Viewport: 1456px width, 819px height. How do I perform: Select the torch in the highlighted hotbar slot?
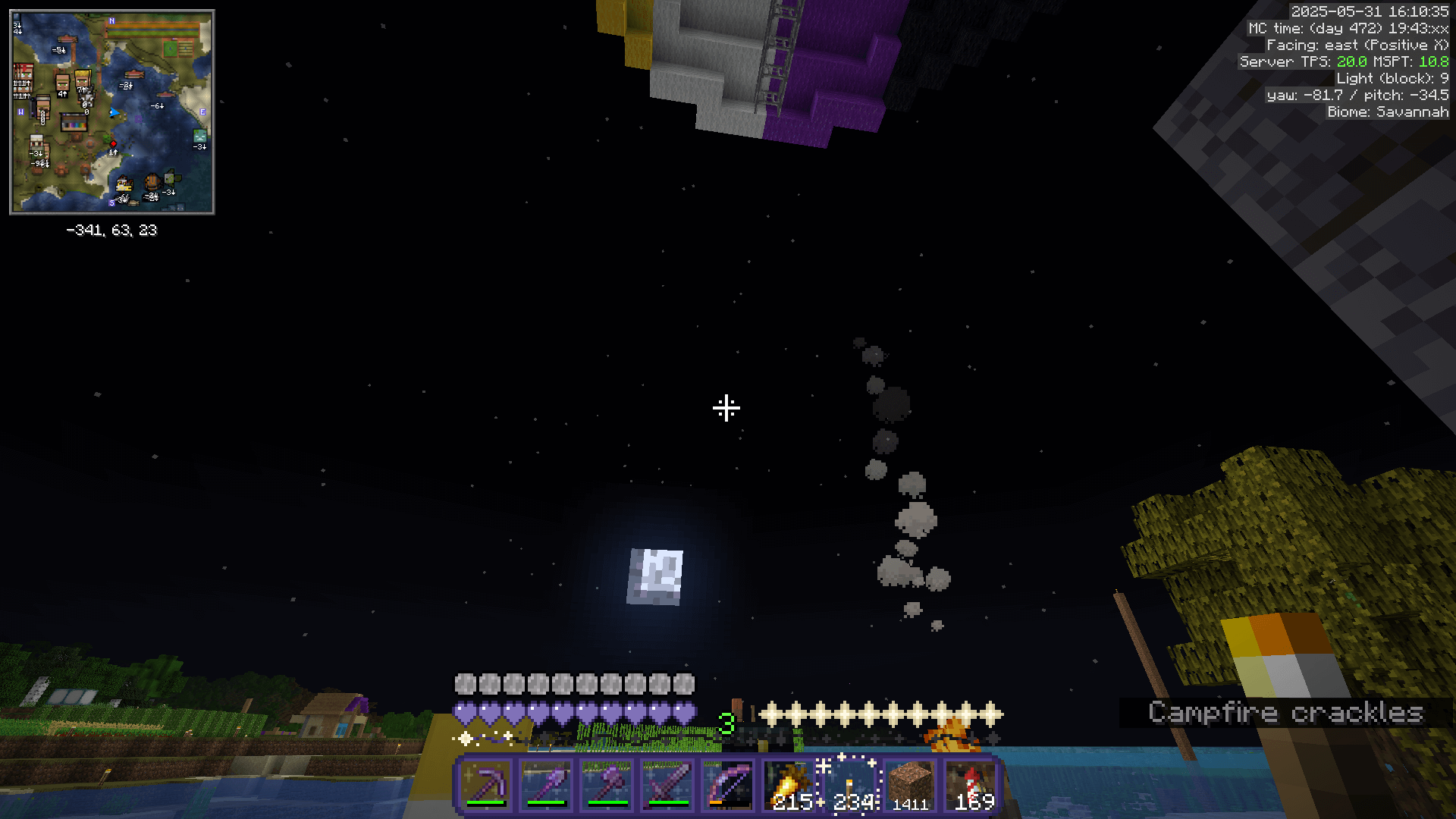849,781
